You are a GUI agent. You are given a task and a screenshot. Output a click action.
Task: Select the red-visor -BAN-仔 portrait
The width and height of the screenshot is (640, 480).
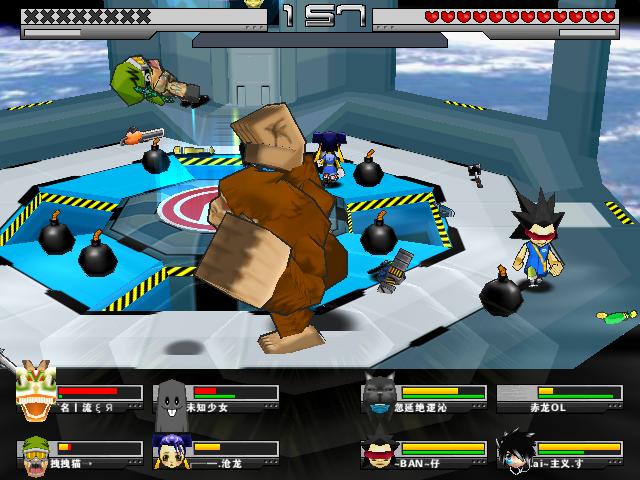tap(379, 453)
